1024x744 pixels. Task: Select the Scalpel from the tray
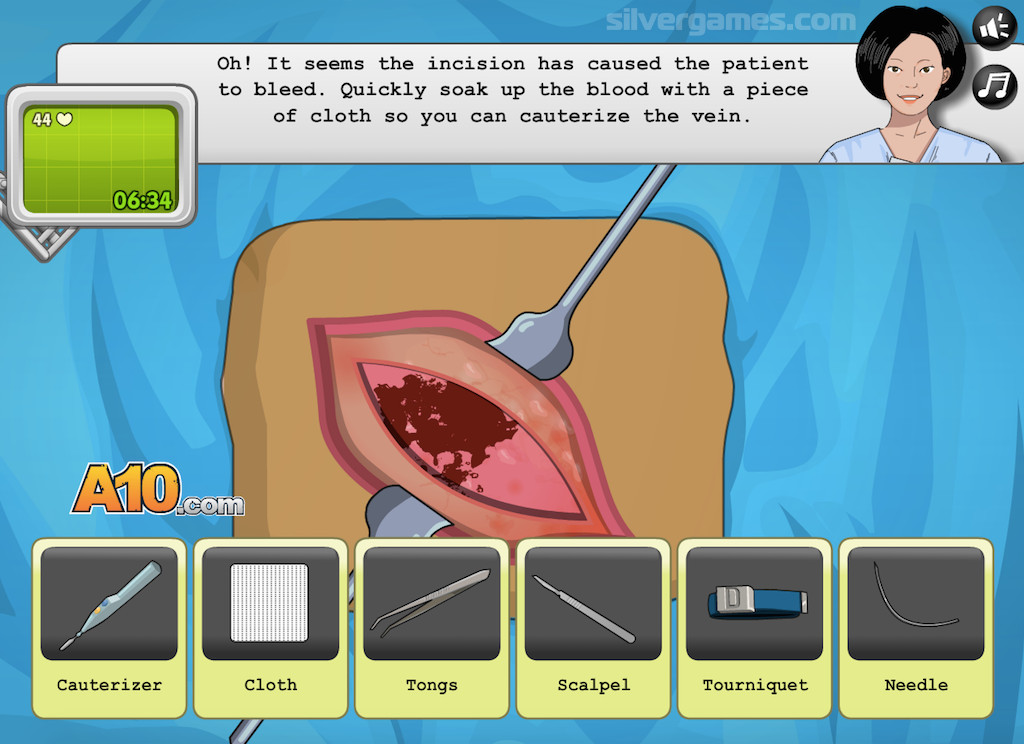pos(593,604)
